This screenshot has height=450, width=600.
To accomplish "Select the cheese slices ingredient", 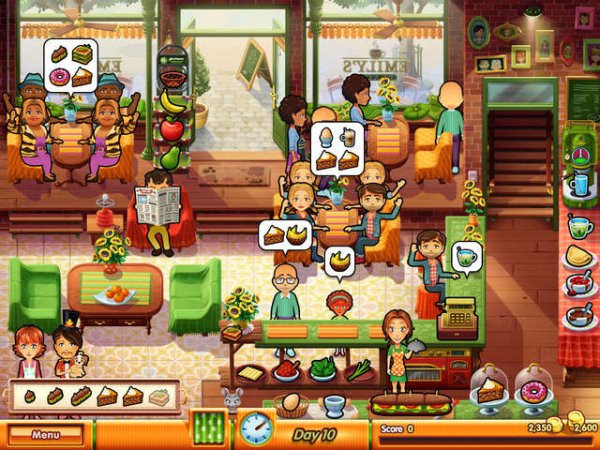I will pyautogui.click(x=250, y=372).
